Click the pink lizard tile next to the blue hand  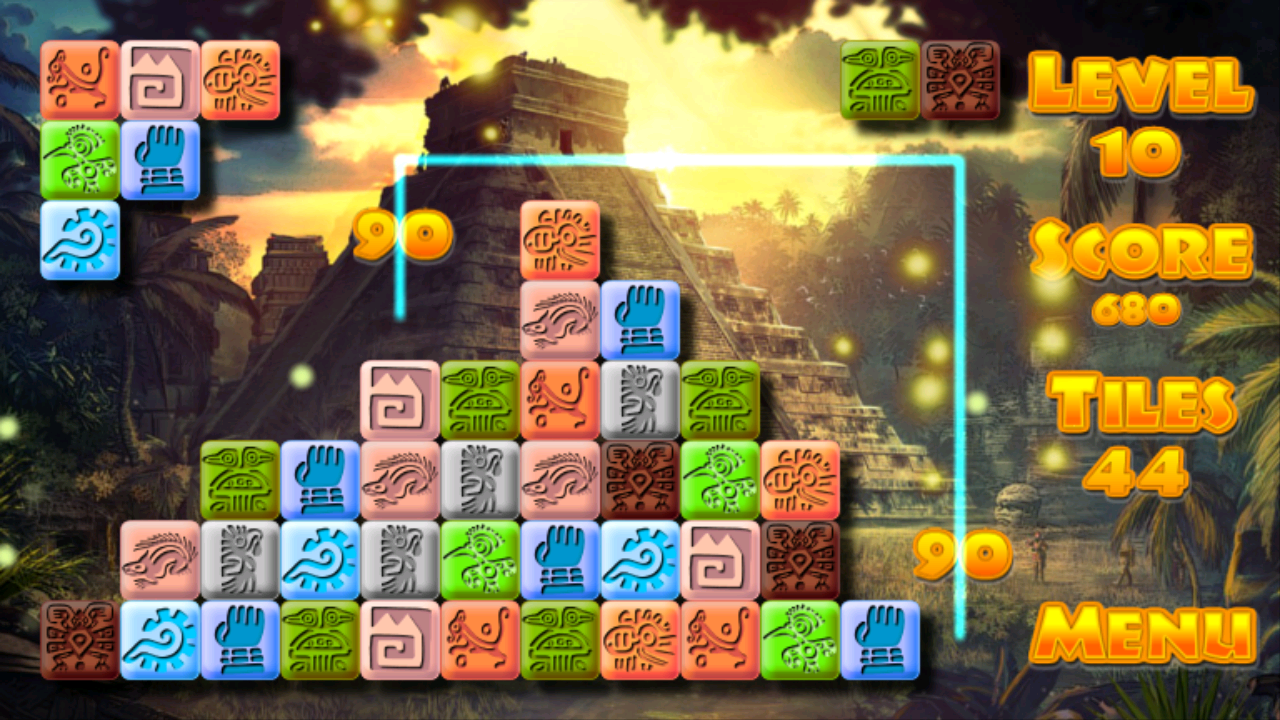click(x=561, y=318)
